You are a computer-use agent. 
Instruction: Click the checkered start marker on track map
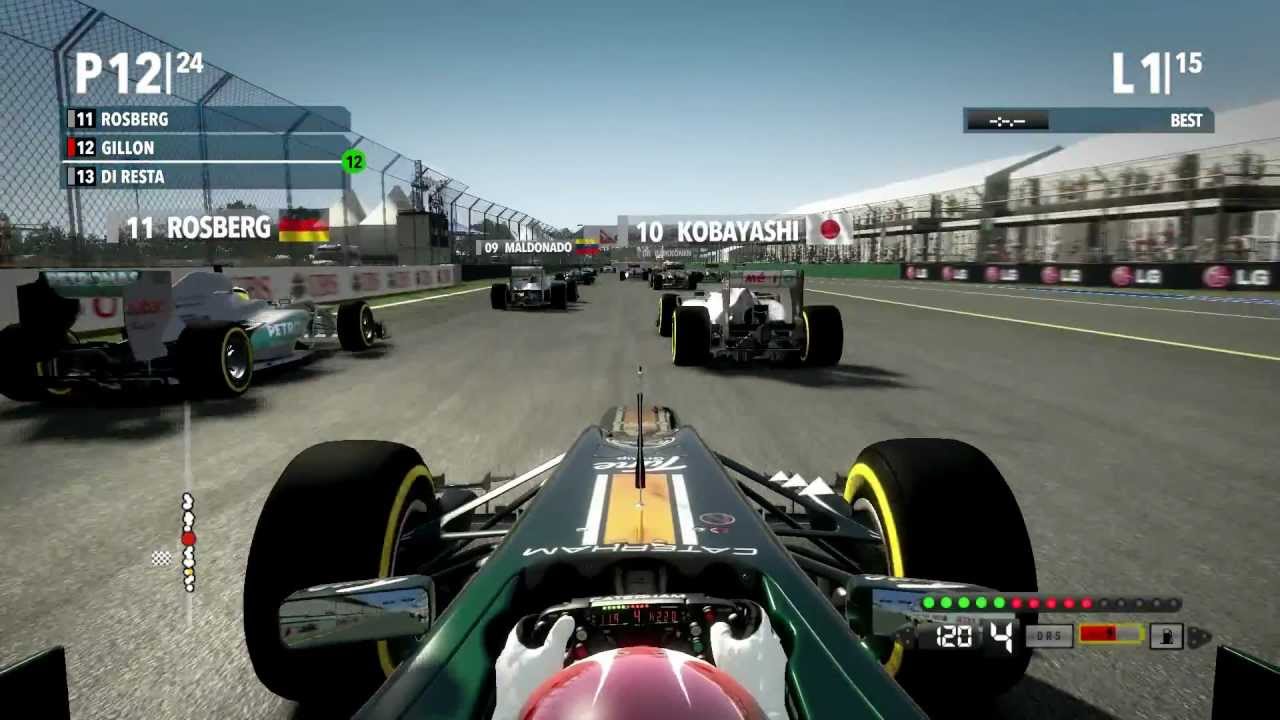point(161,558)
